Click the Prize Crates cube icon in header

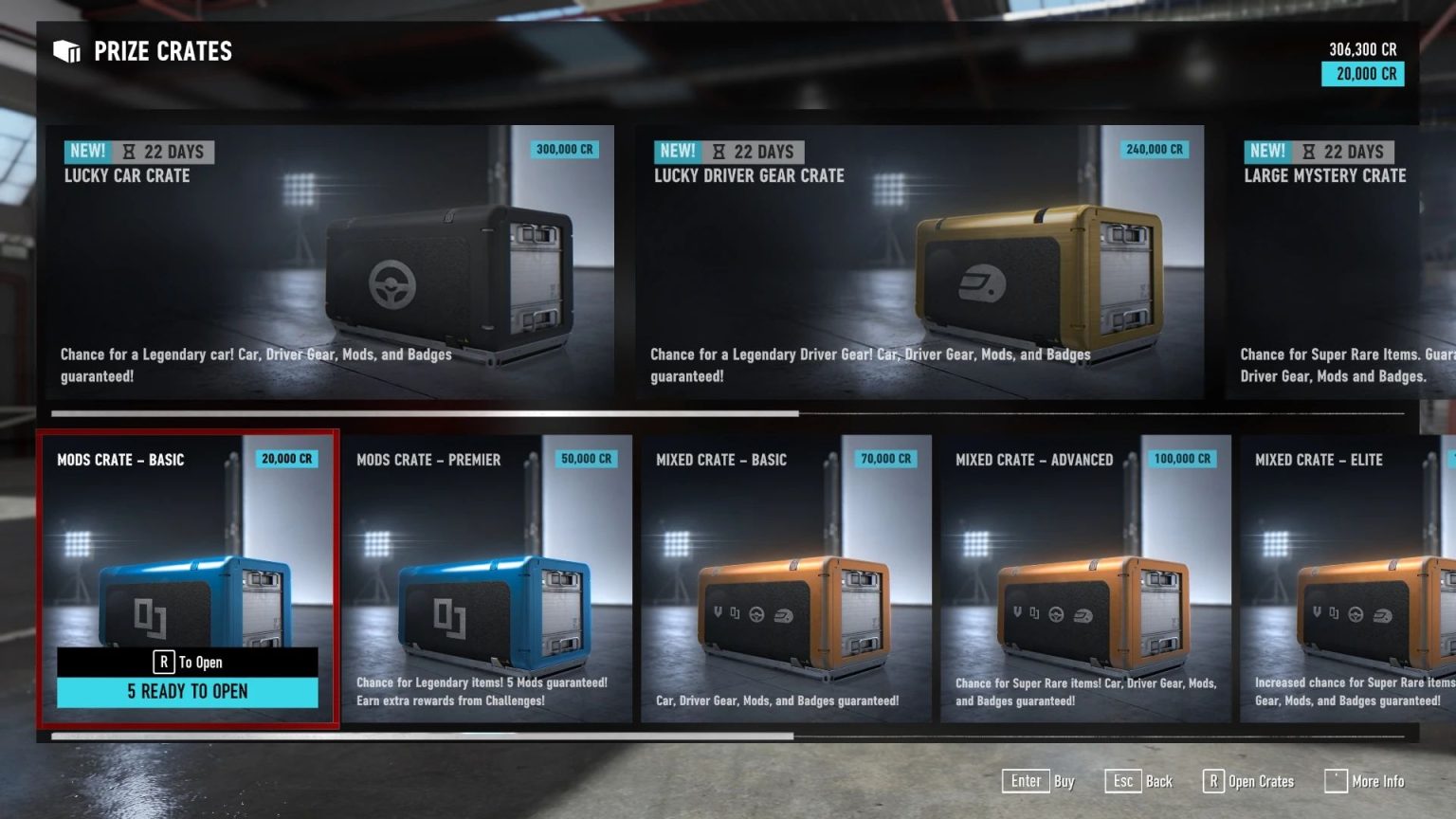coord(65,51)
